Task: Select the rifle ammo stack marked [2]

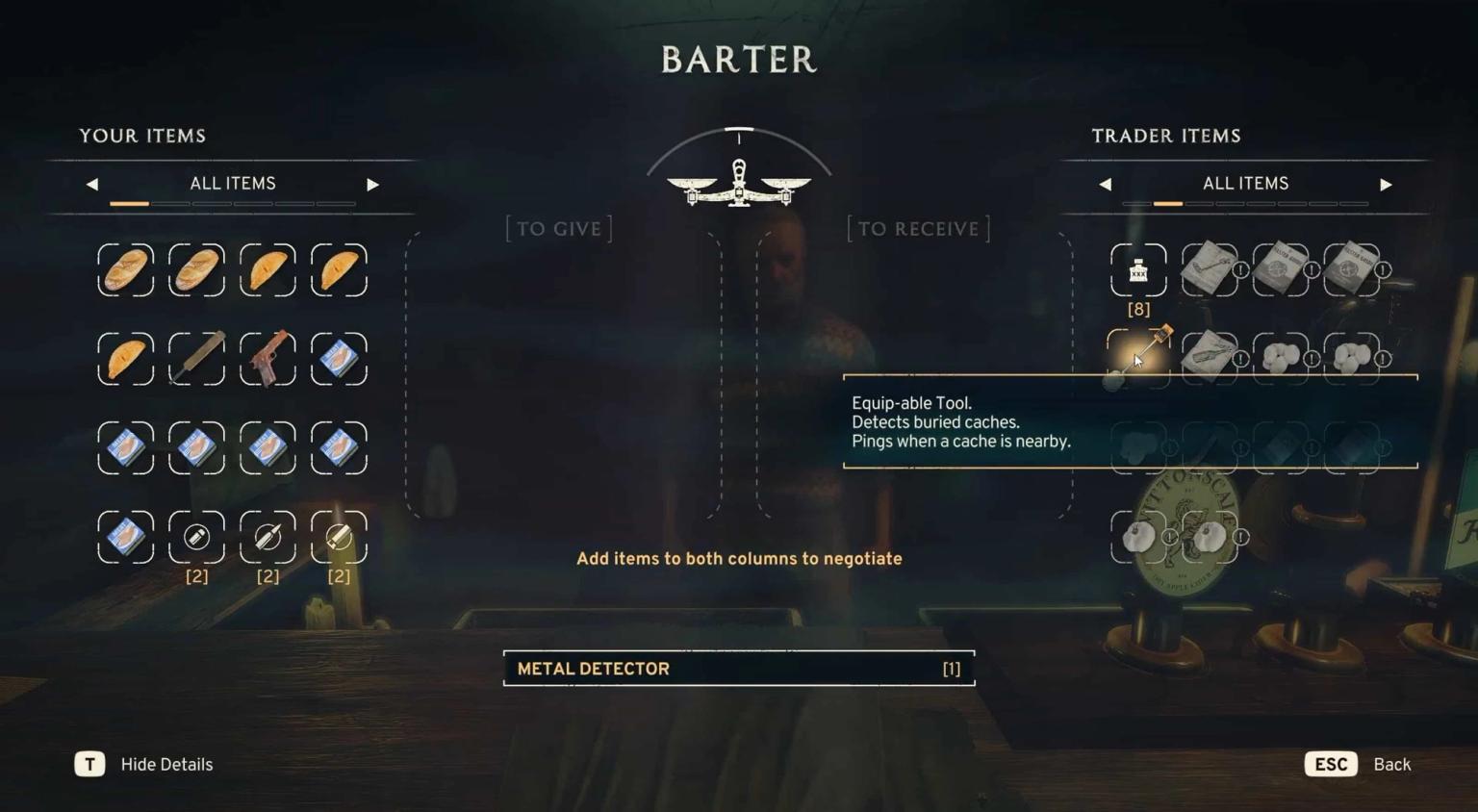Action: (268, 538)
